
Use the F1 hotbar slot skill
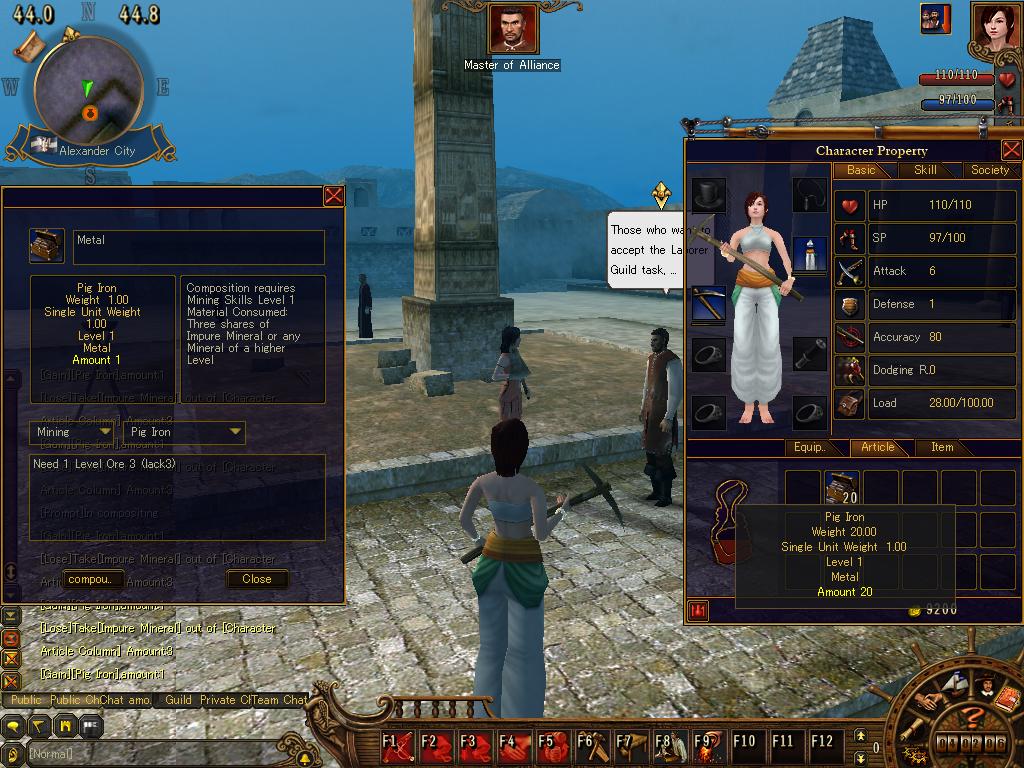coord(398,745)
